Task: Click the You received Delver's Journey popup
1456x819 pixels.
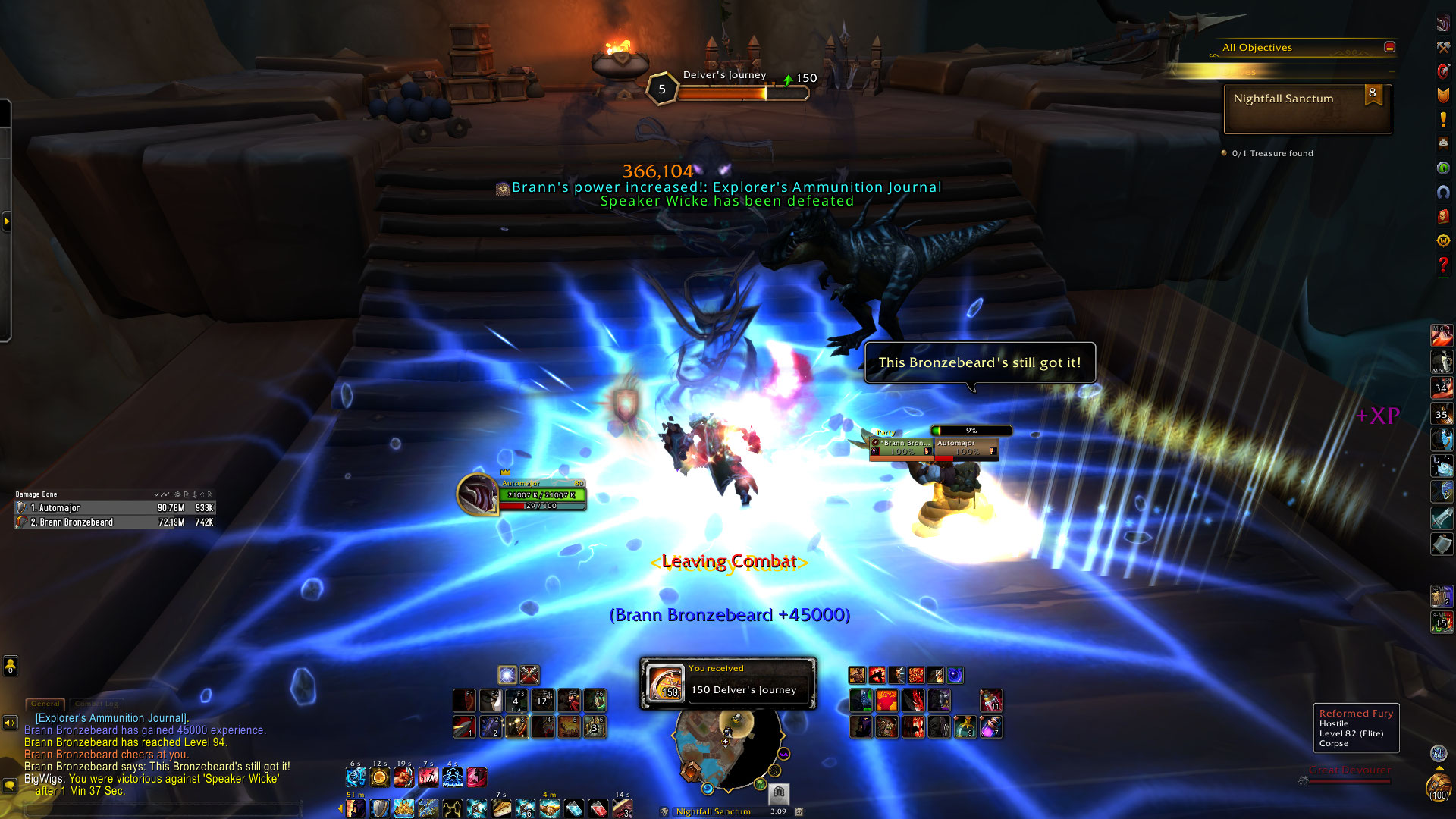Action: coord(728,683)
